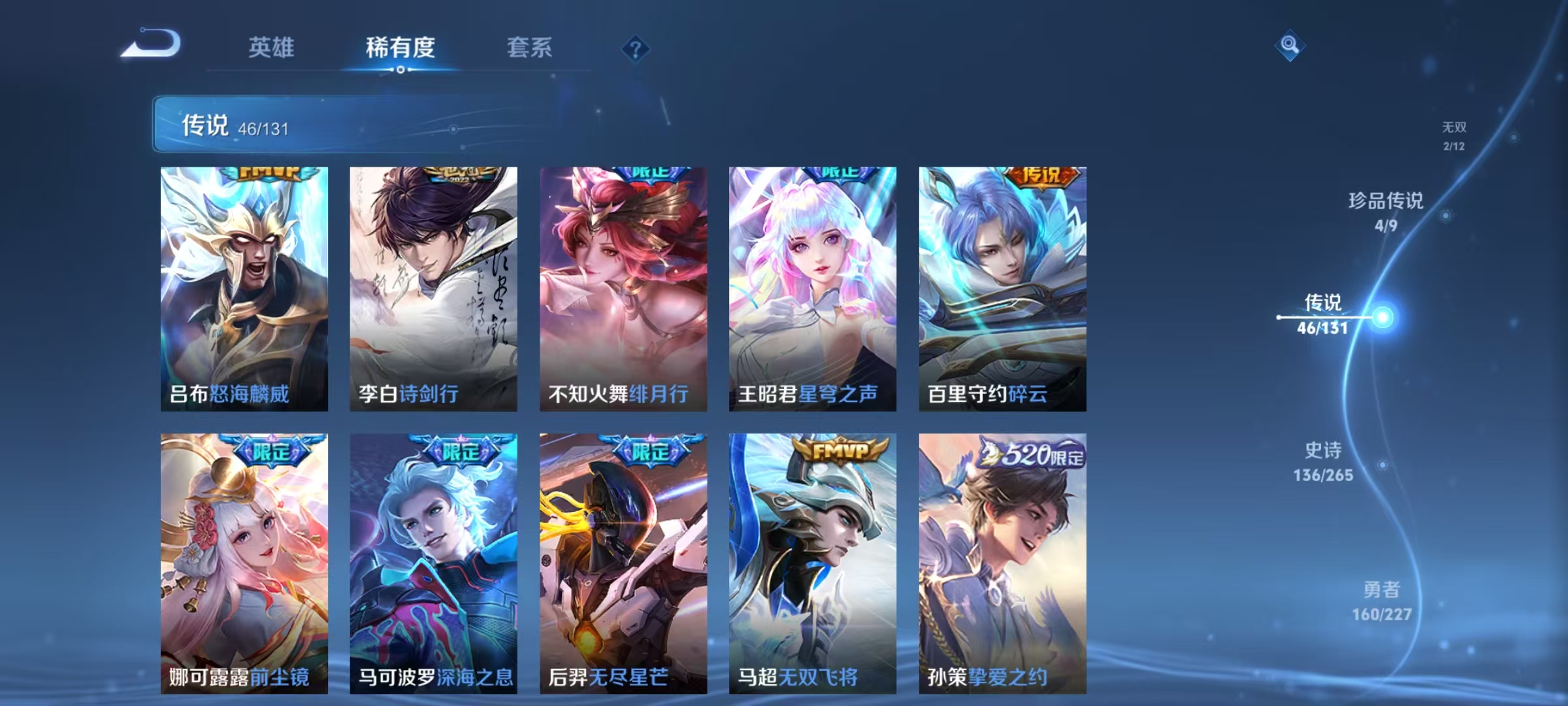Switch to the 英雄 tab
Screen dimensions: 1568x706
tap(272, 48)
